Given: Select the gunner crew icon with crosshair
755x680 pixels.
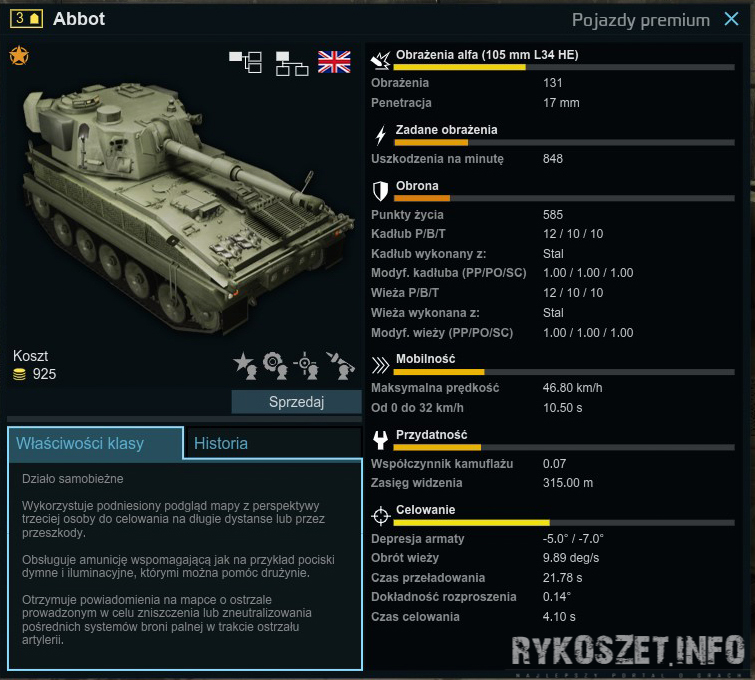Looking at the screenshot, I should [x=308, y=365].
